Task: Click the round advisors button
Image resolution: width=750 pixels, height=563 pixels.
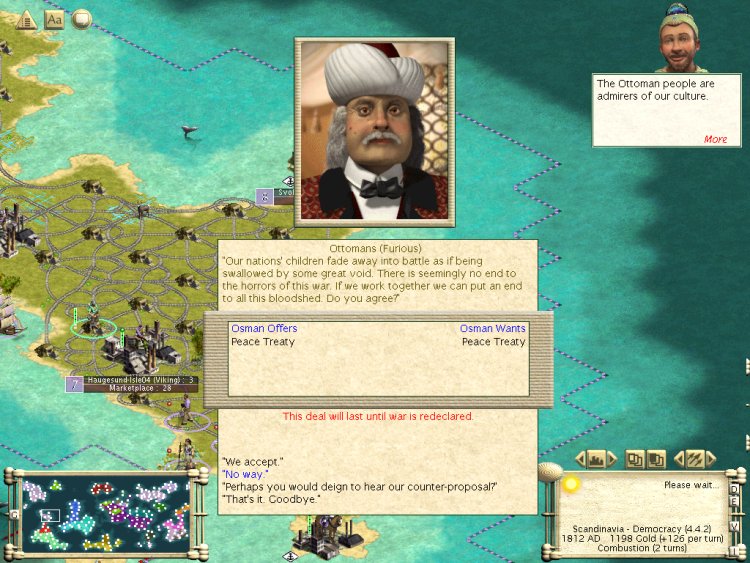Action: point(82,18)
